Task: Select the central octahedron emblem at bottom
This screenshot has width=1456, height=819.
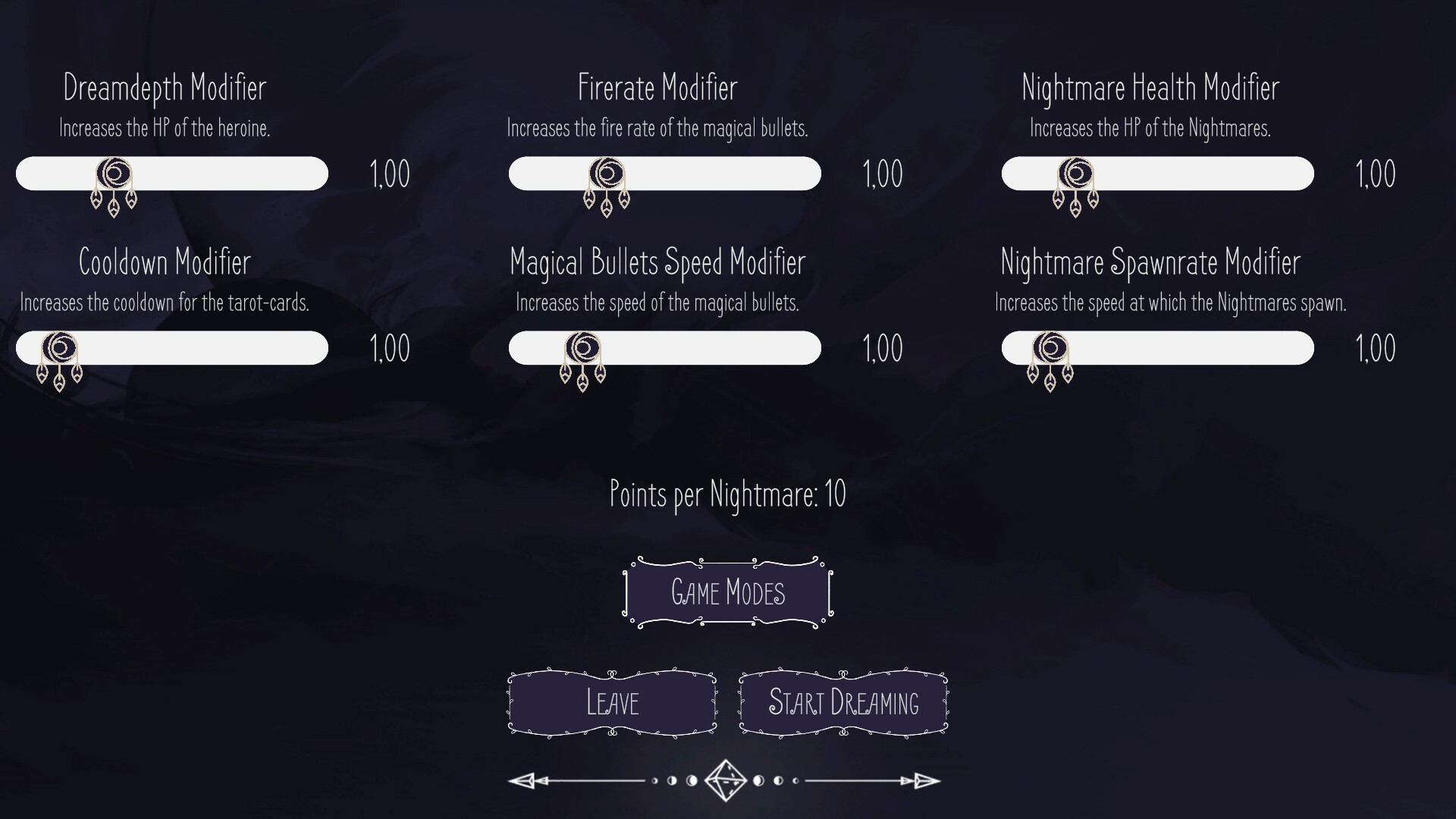Action: [726, 780]
